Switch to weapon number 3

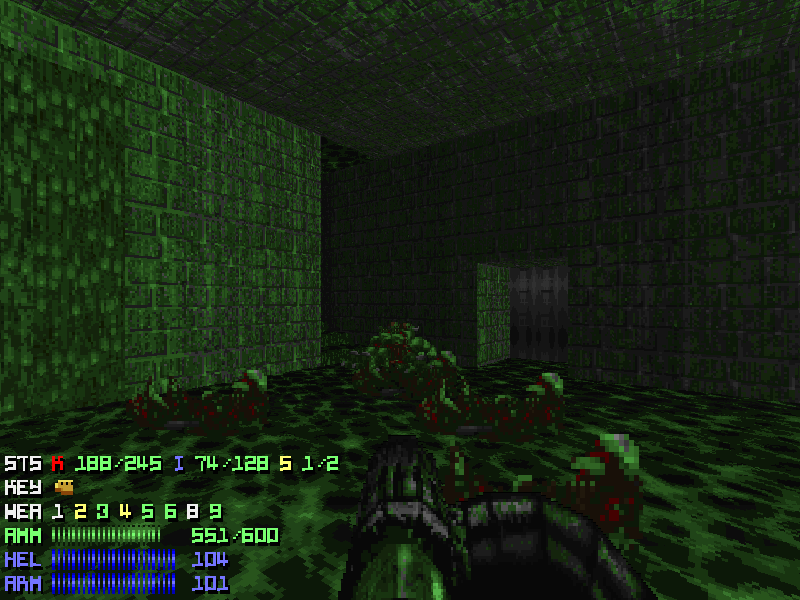point(102,512)
